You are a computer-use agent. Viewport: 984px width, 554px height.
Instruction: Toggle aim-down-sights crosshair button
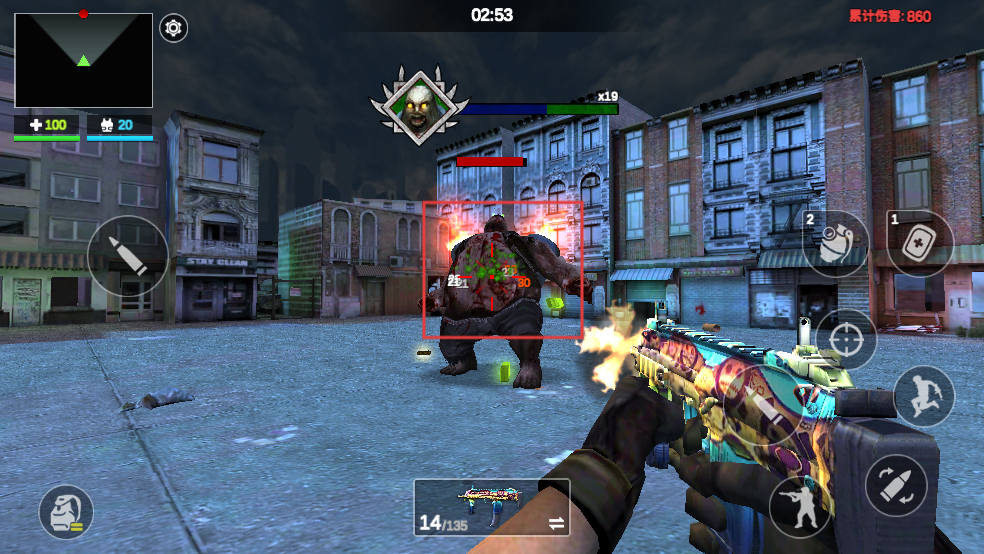click(846, 339)
